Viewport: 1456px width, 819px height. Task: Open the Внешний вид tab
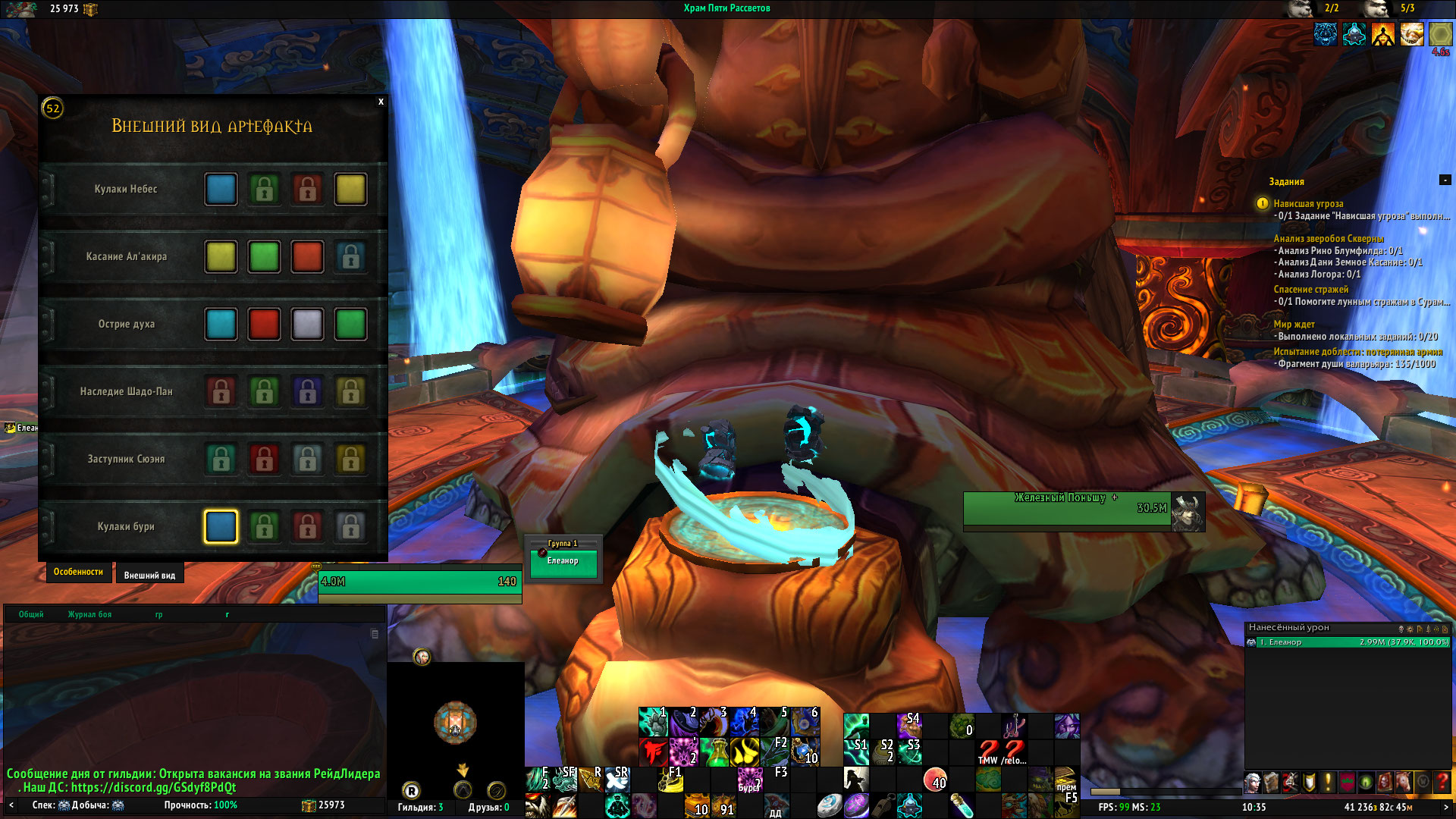click(149, 576)
